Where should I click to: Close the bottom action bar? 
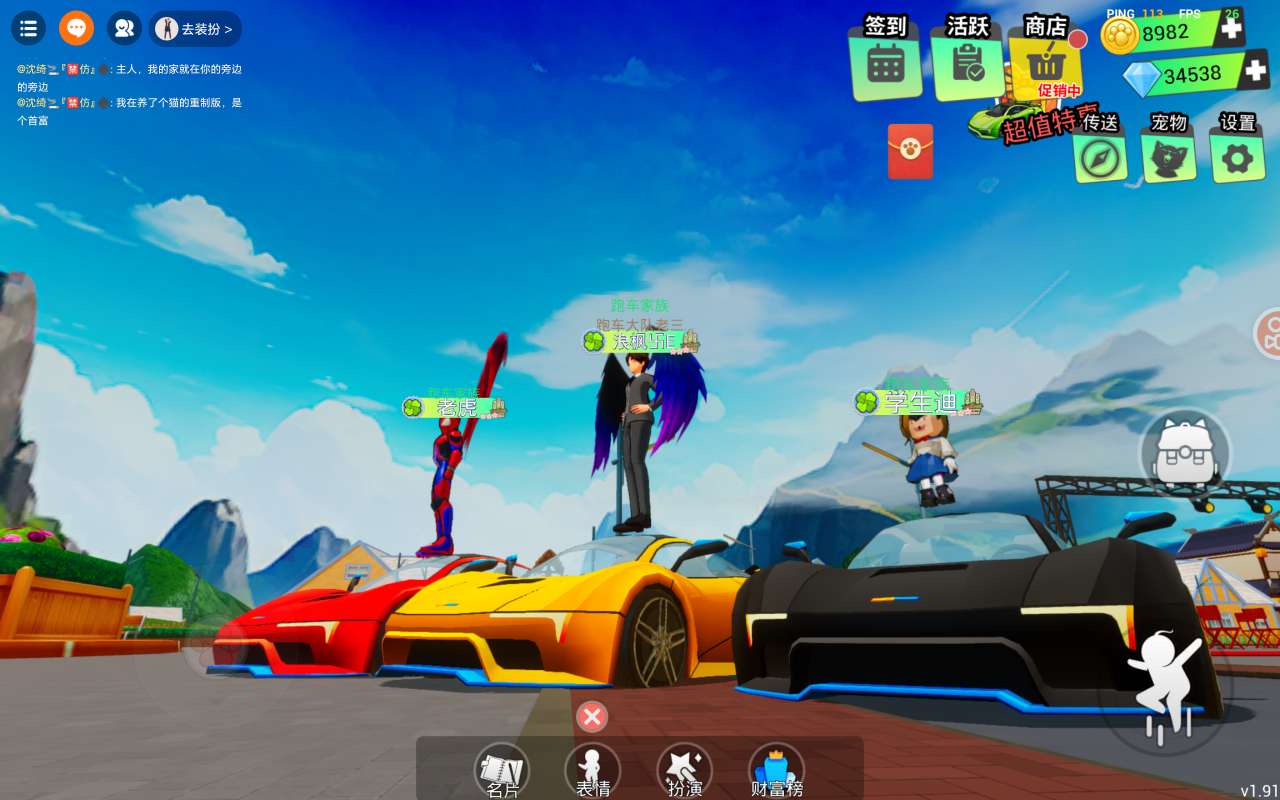click(592, 716)
